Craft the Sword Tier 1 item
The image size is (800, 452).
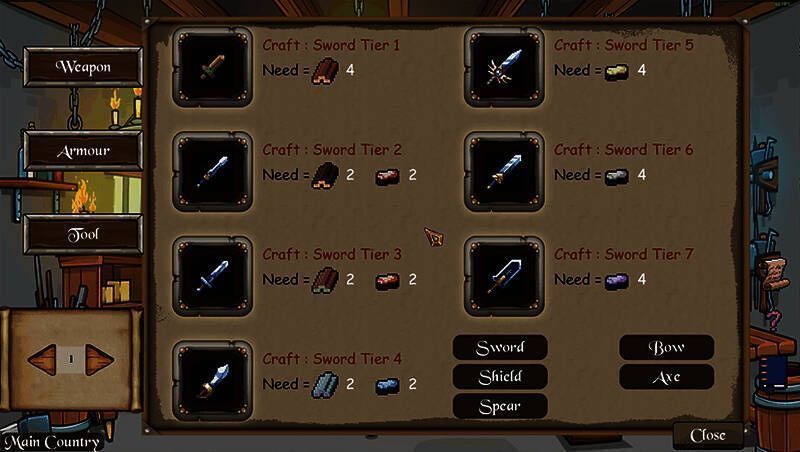[x=211, y=66]
